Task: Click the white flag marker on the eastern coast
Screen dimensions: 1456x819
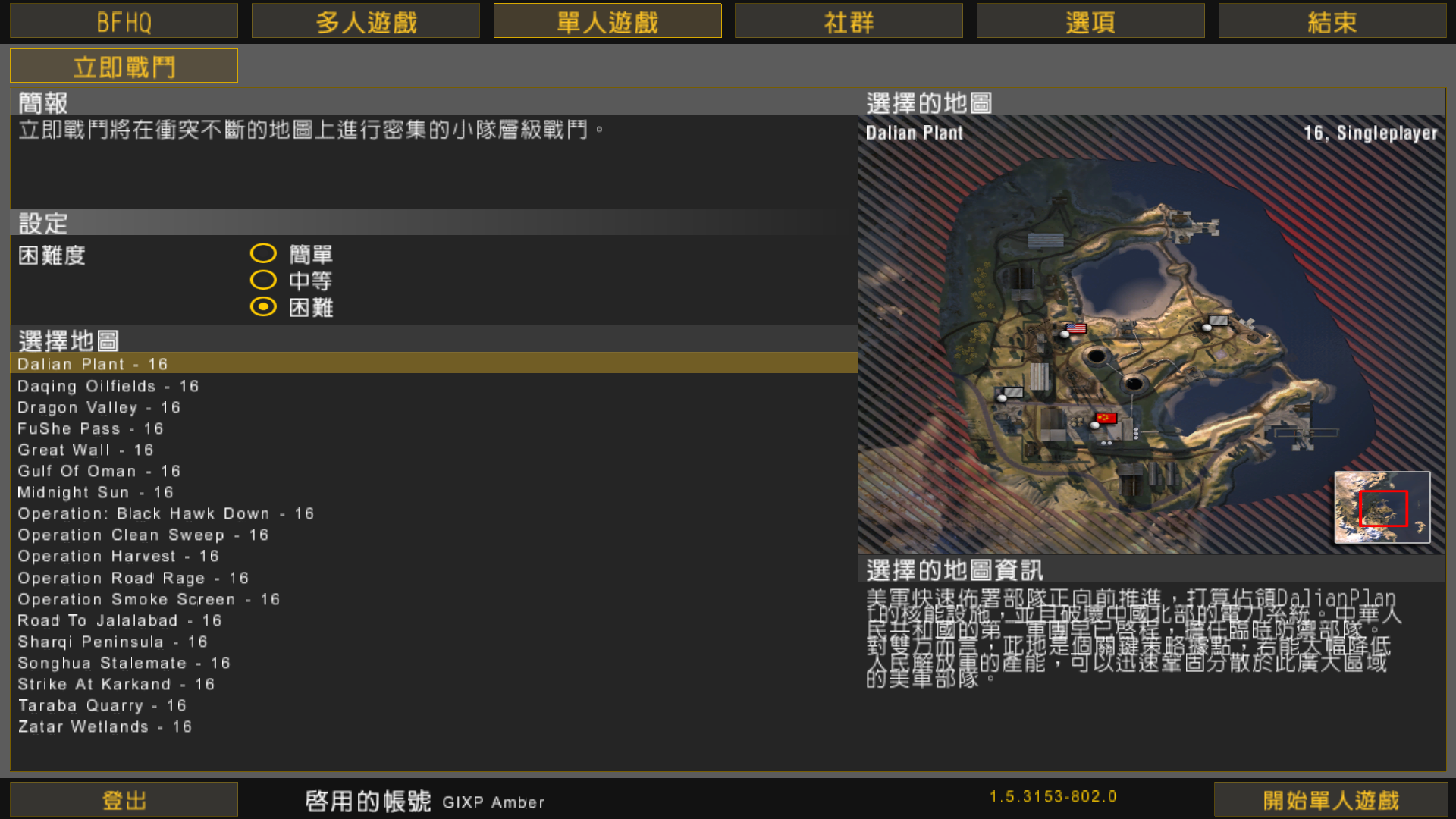Action: click(x=1218, y=321)
